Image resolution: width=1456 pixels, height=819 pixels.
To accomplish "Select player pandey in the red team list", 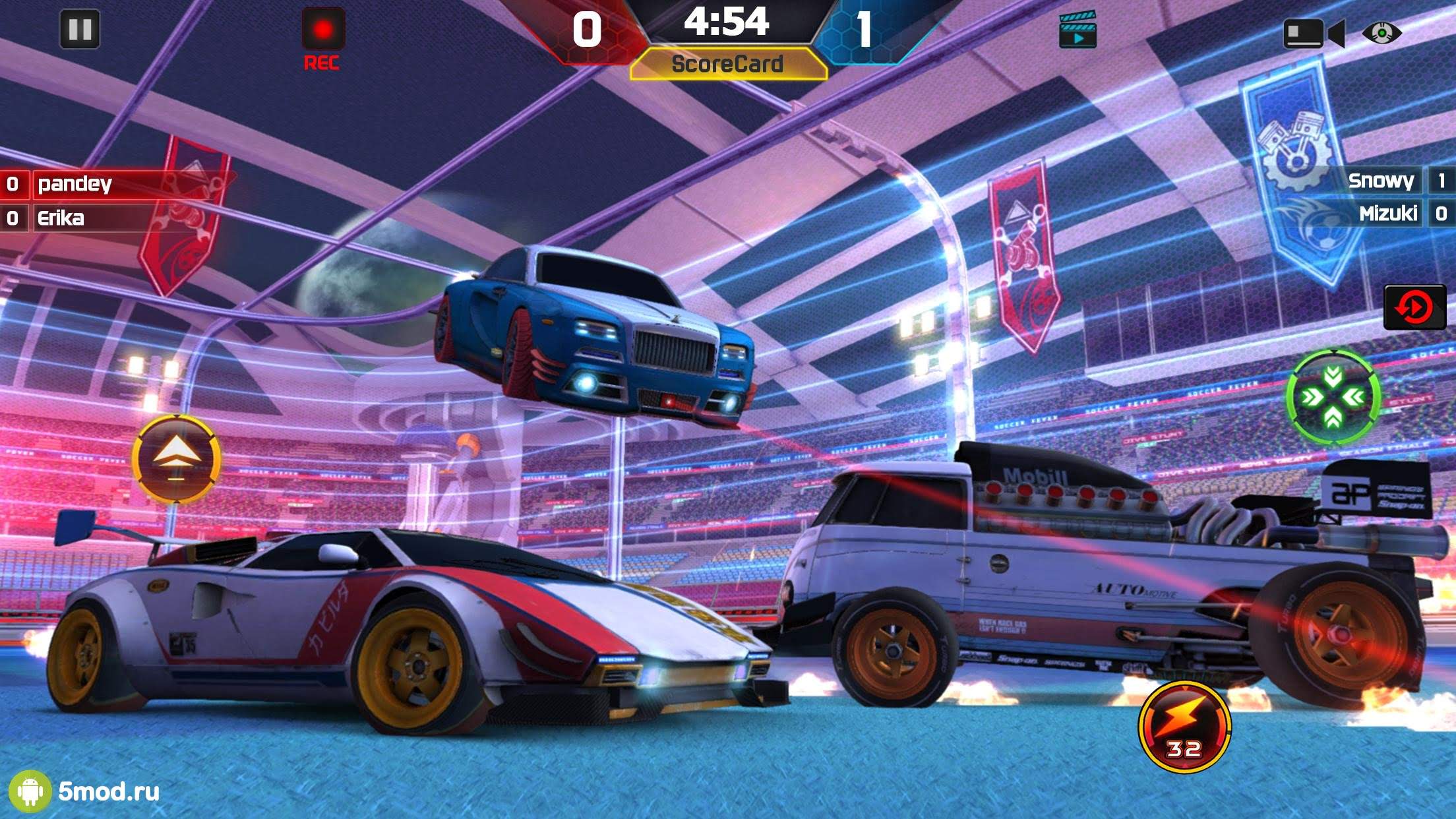I will coord(75,184).
